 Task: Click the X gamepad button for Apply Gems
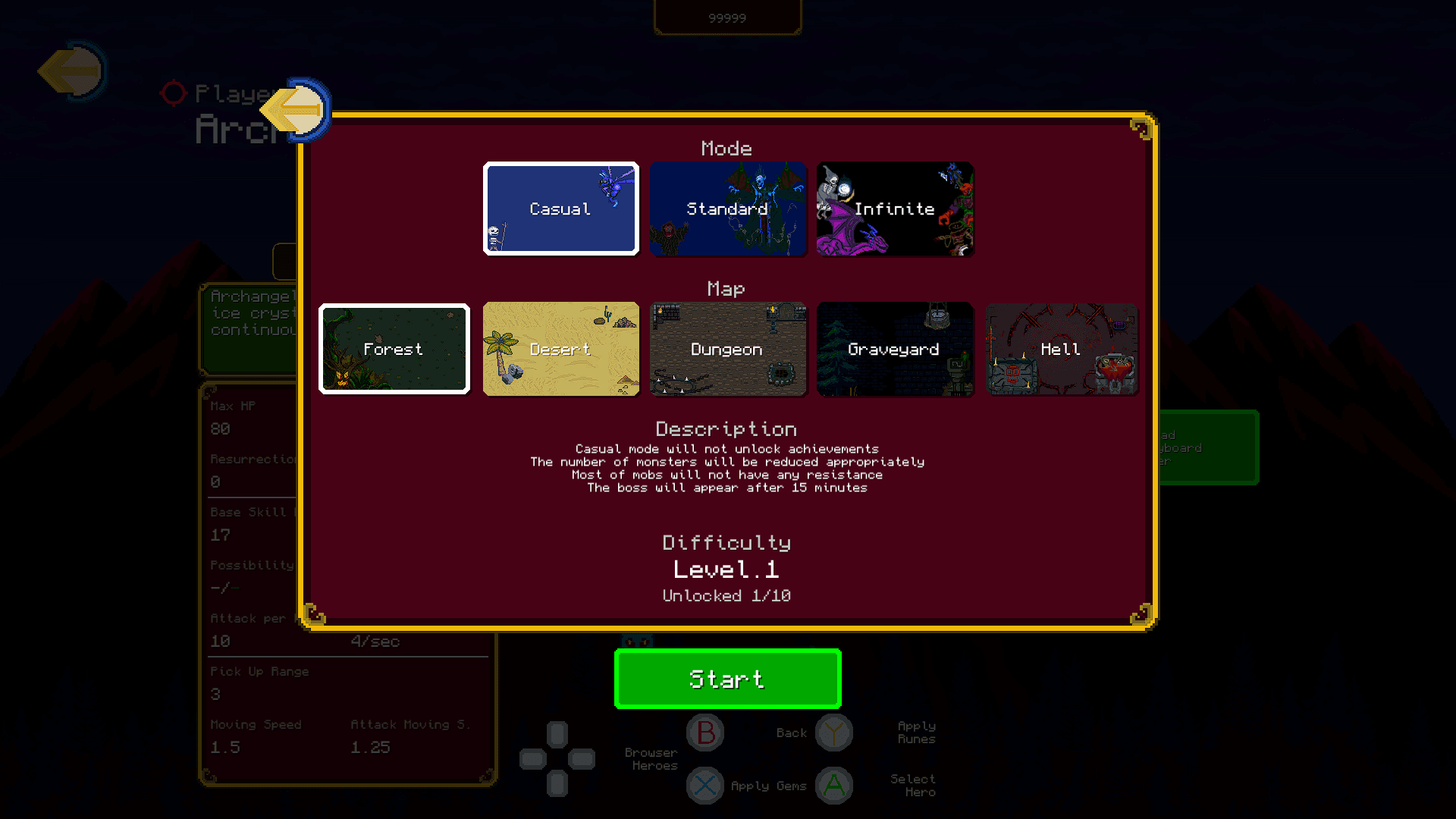tap(705, 786)
